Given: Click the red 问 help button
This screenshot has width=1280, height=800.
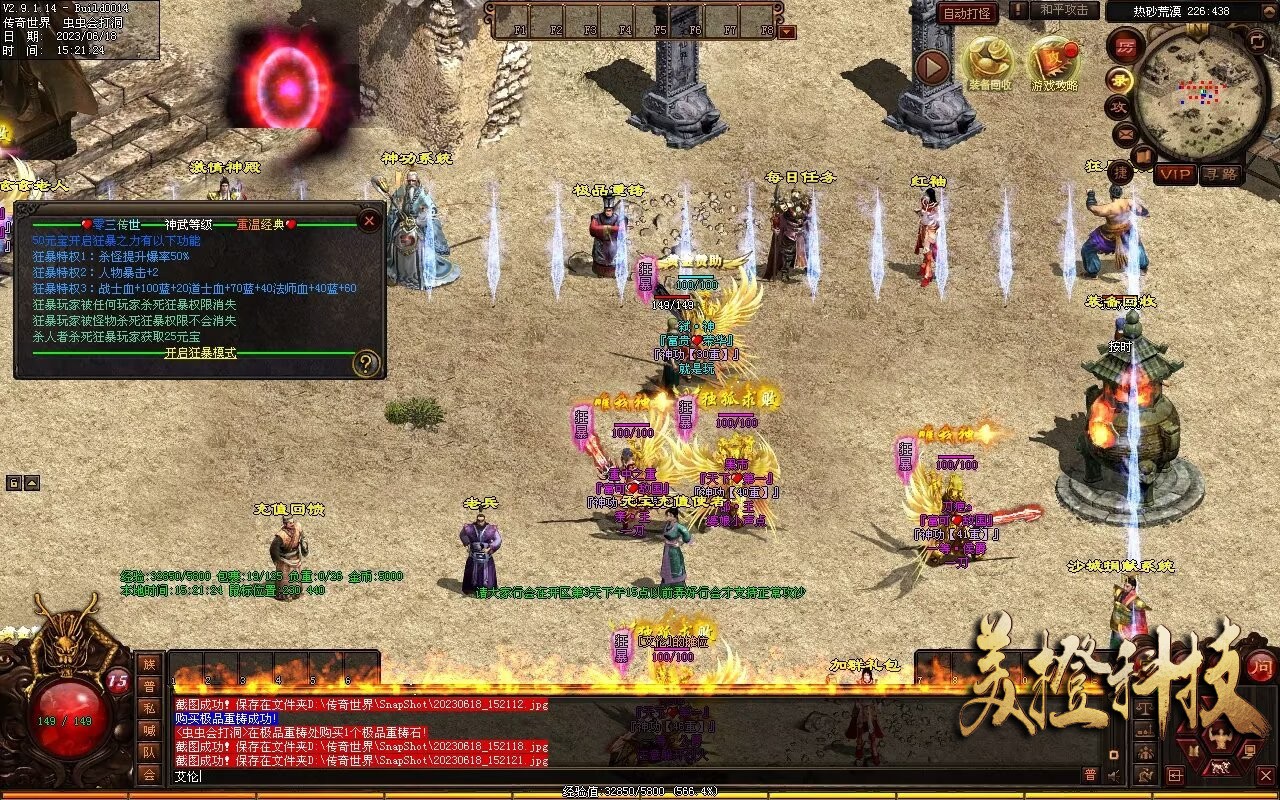Looking at the screenshot, I should (1260, 666).
